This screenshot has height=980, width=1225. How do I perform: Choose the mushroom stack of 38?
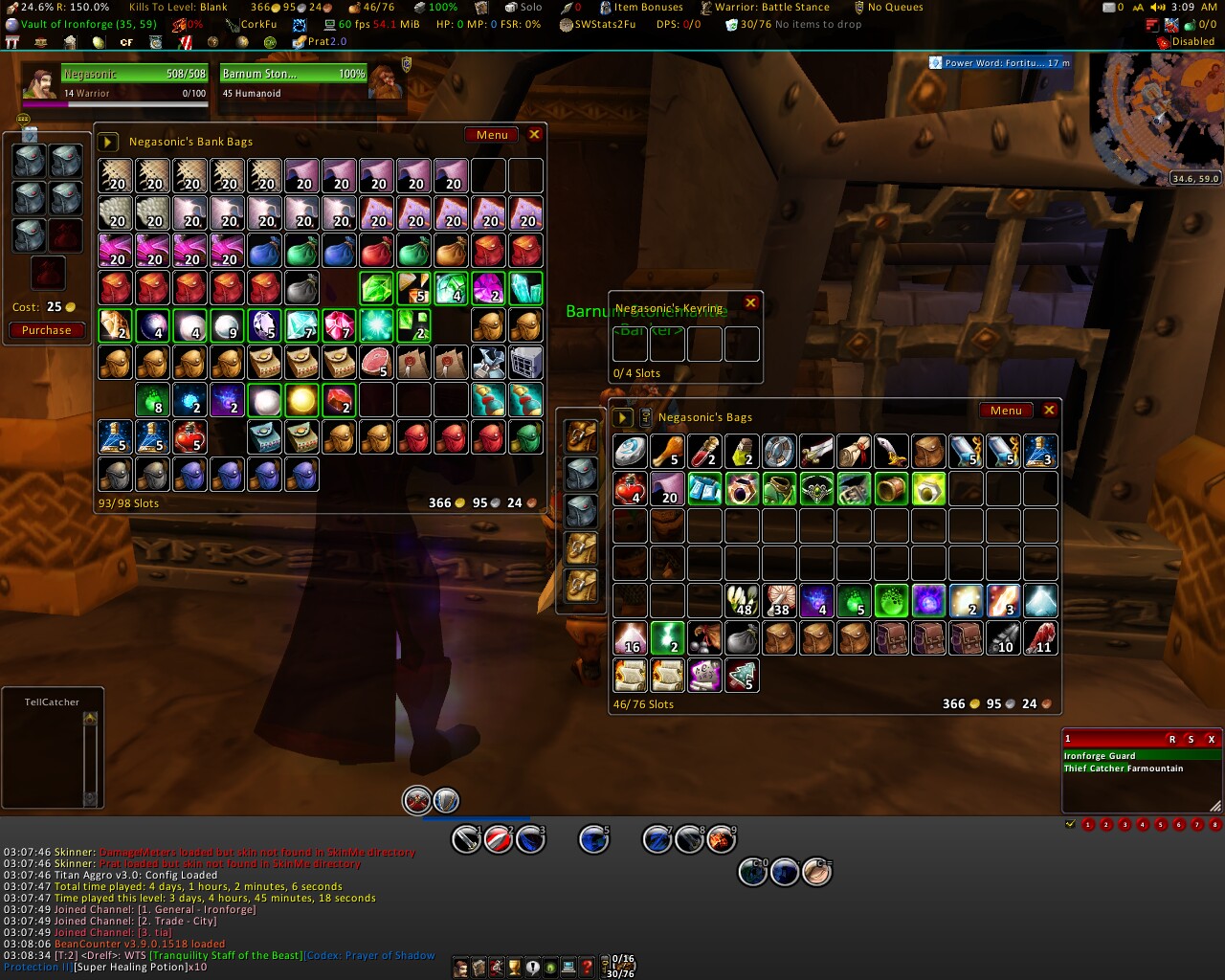(780, 601)
